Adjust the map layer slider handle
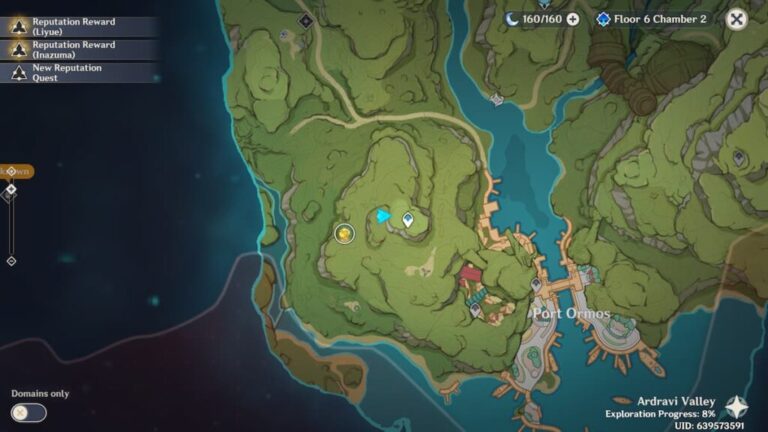This screenshot has width=768, height=432. 11,189
